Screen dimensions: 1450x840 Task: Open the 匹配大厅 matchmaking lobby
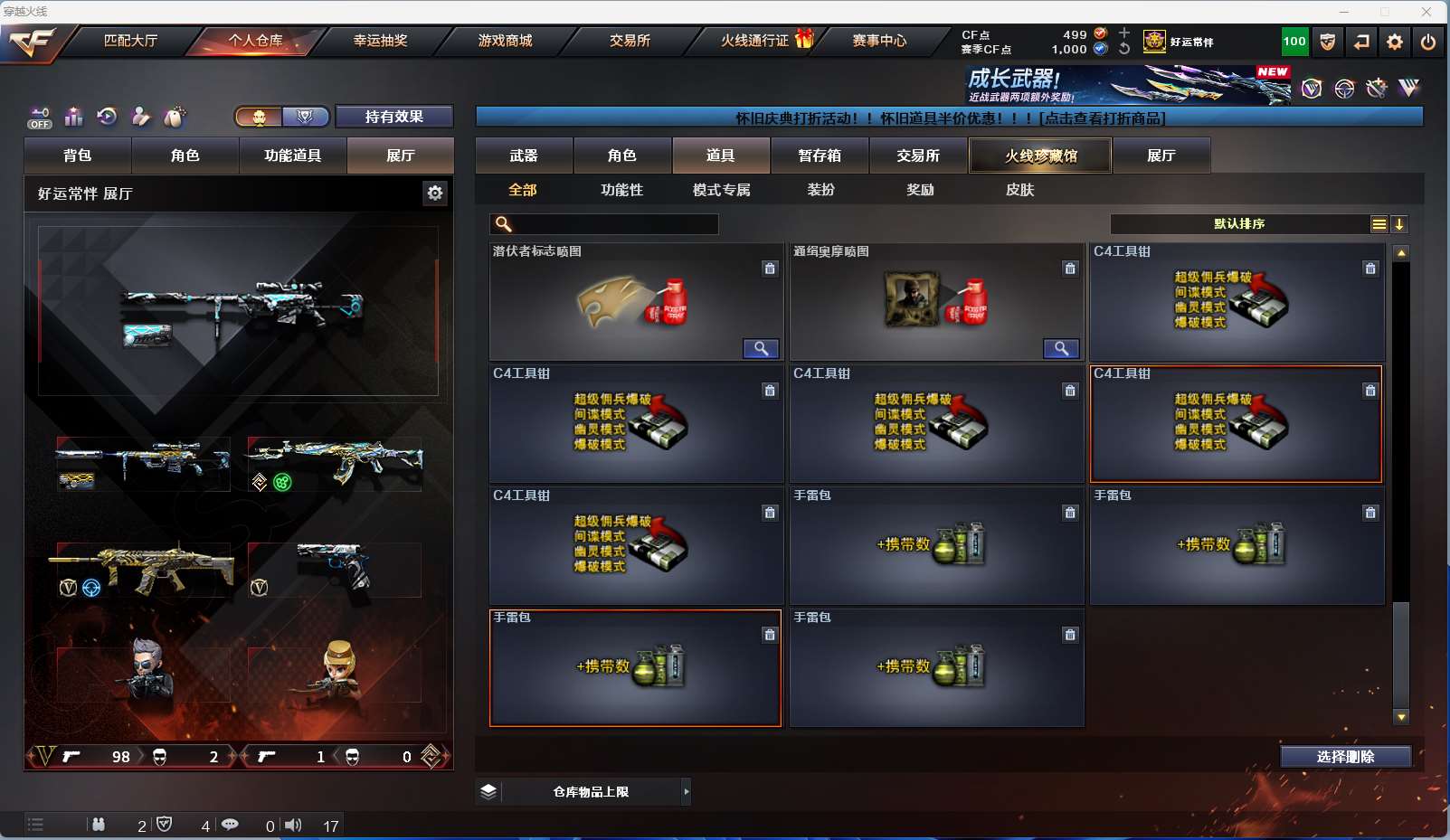click(131, 41)
